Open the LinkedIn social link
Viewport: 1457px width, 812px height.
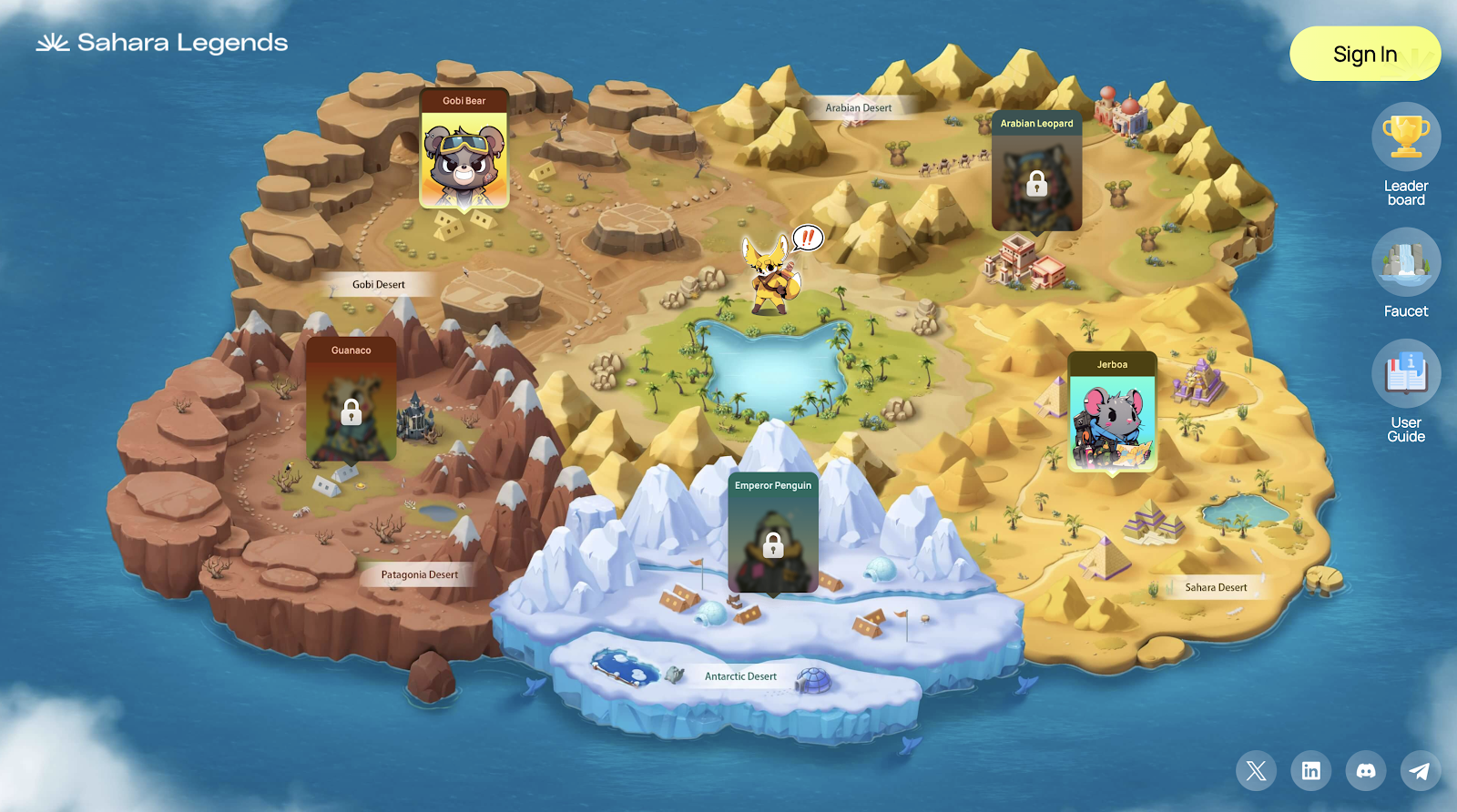tap(1310, 771)
